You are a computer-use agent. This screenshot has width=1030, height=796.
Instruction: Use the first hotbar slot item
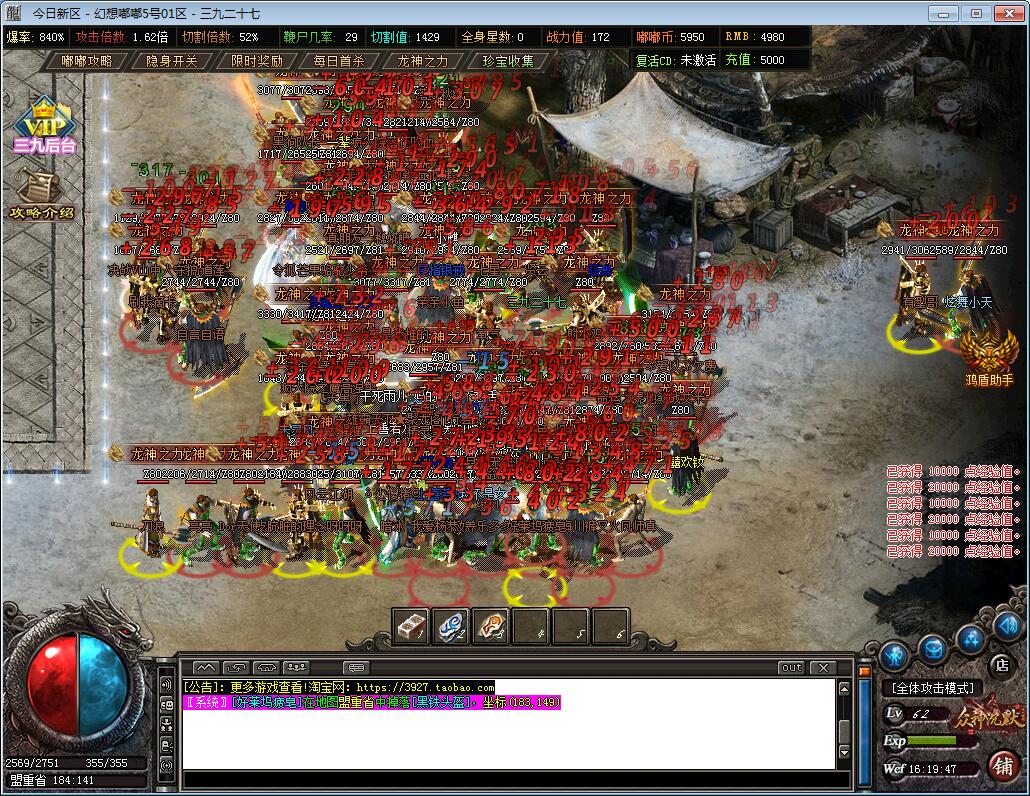tap(411, 626)
